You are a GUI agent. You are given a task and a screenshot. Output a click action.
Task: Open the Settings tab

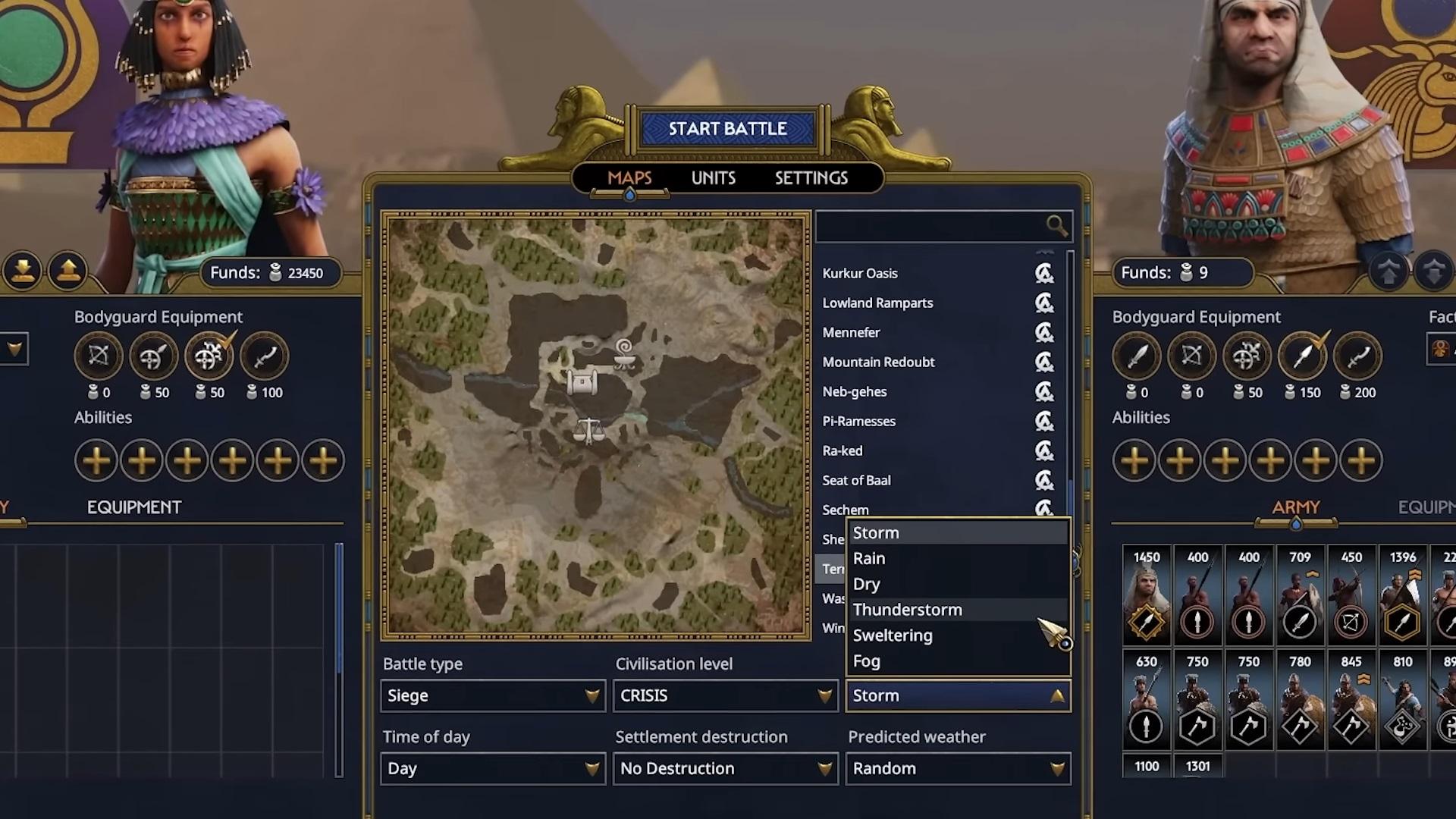click(x=811, y=178)
